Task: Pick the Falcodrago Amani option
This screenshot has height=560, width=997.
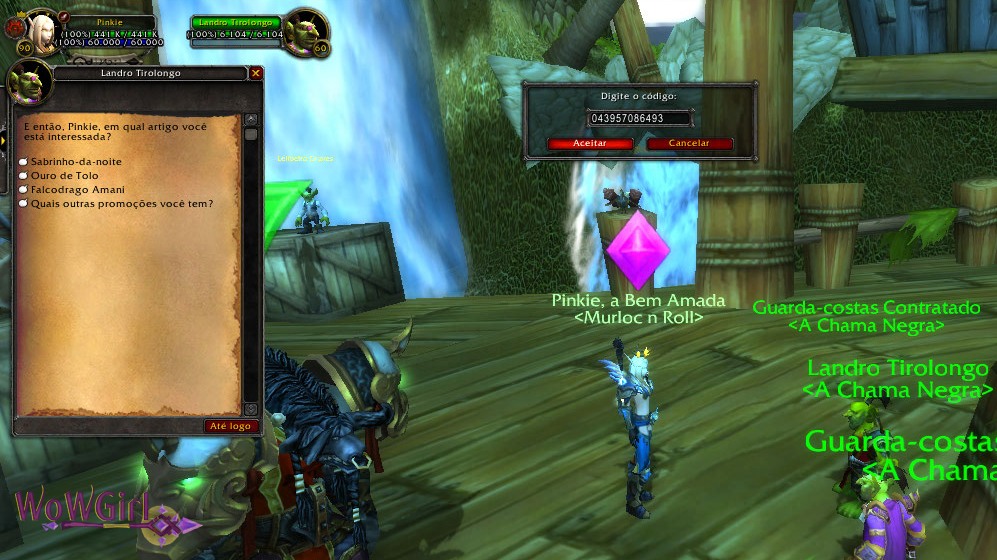Action: pos(77,189)
